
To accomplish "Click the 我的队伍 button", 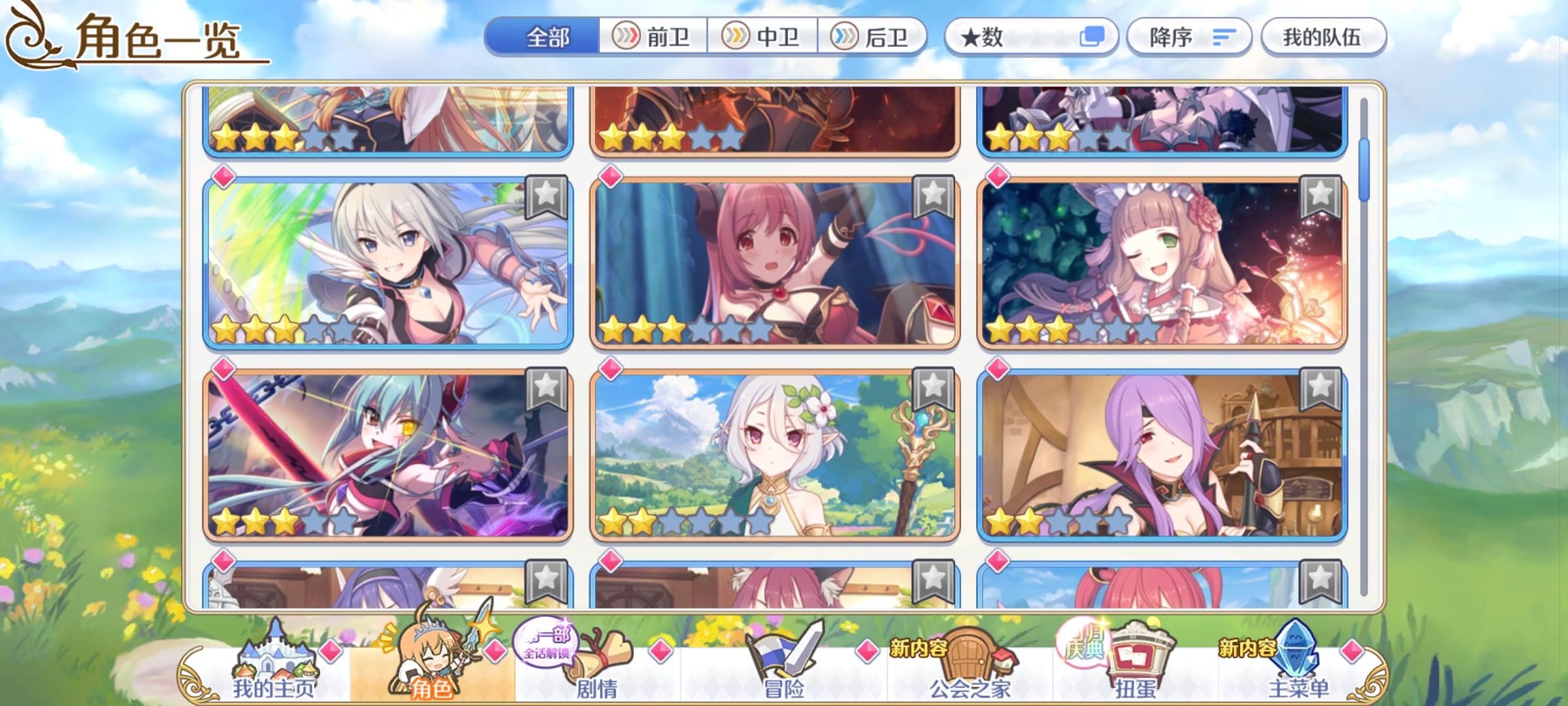I will (1321, 37).
